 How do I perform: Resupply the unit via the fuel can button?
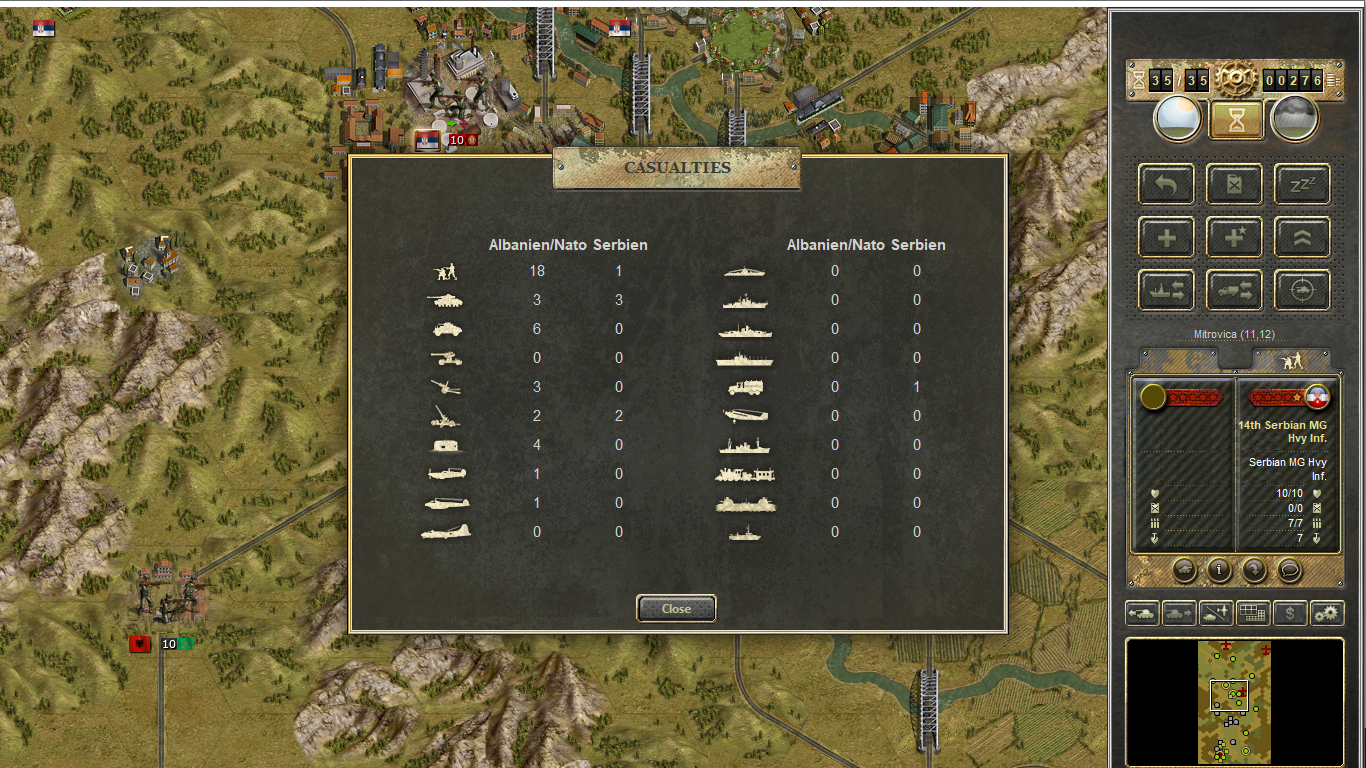coord(1234,184)
